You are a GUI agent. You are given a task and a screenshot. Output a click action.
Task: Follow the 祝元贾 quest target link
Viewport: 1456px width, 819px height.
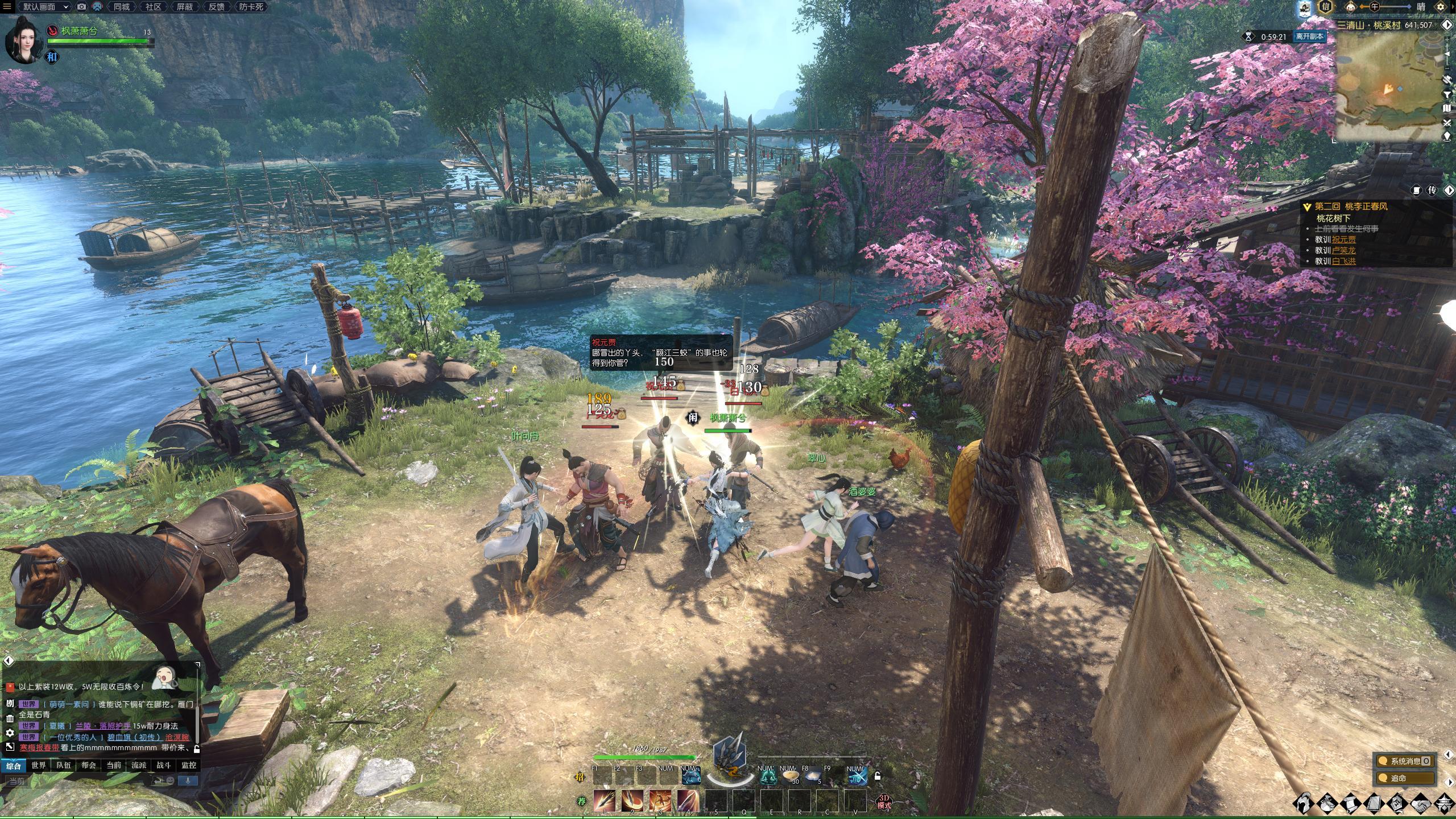(x=1343, y=239)
